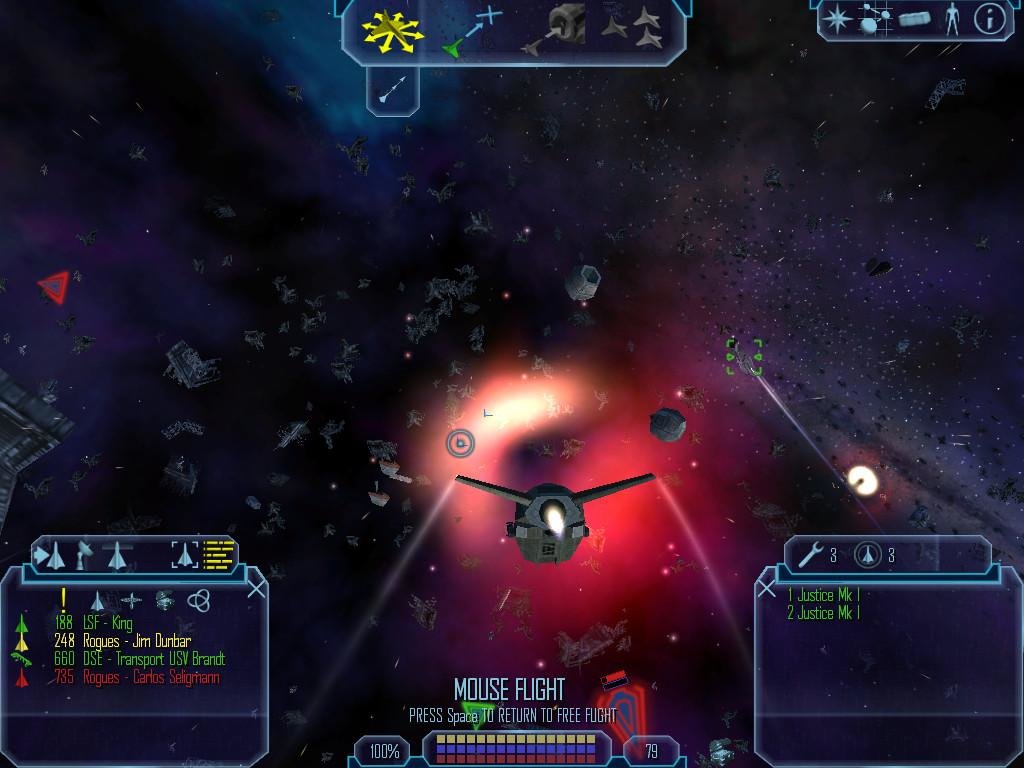Select LSF - King in contact list
1024x768 pixels.
click(108, 624)
